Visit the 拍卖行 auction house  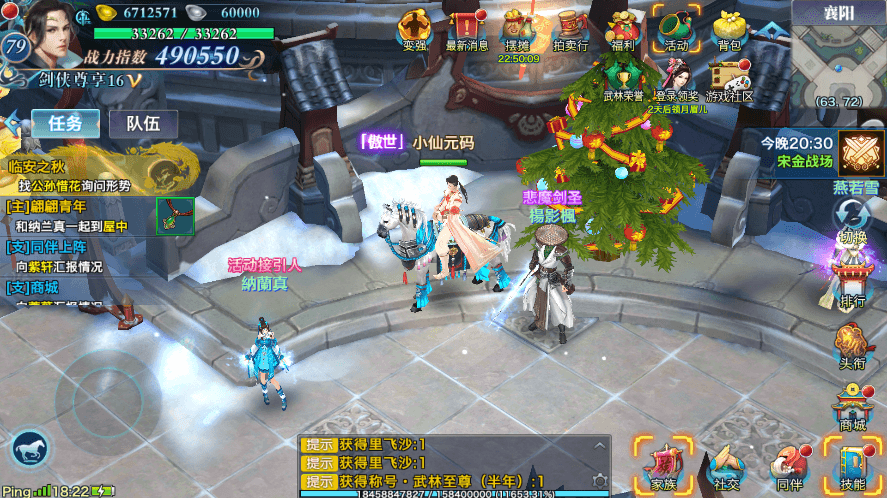click(570, 28)
